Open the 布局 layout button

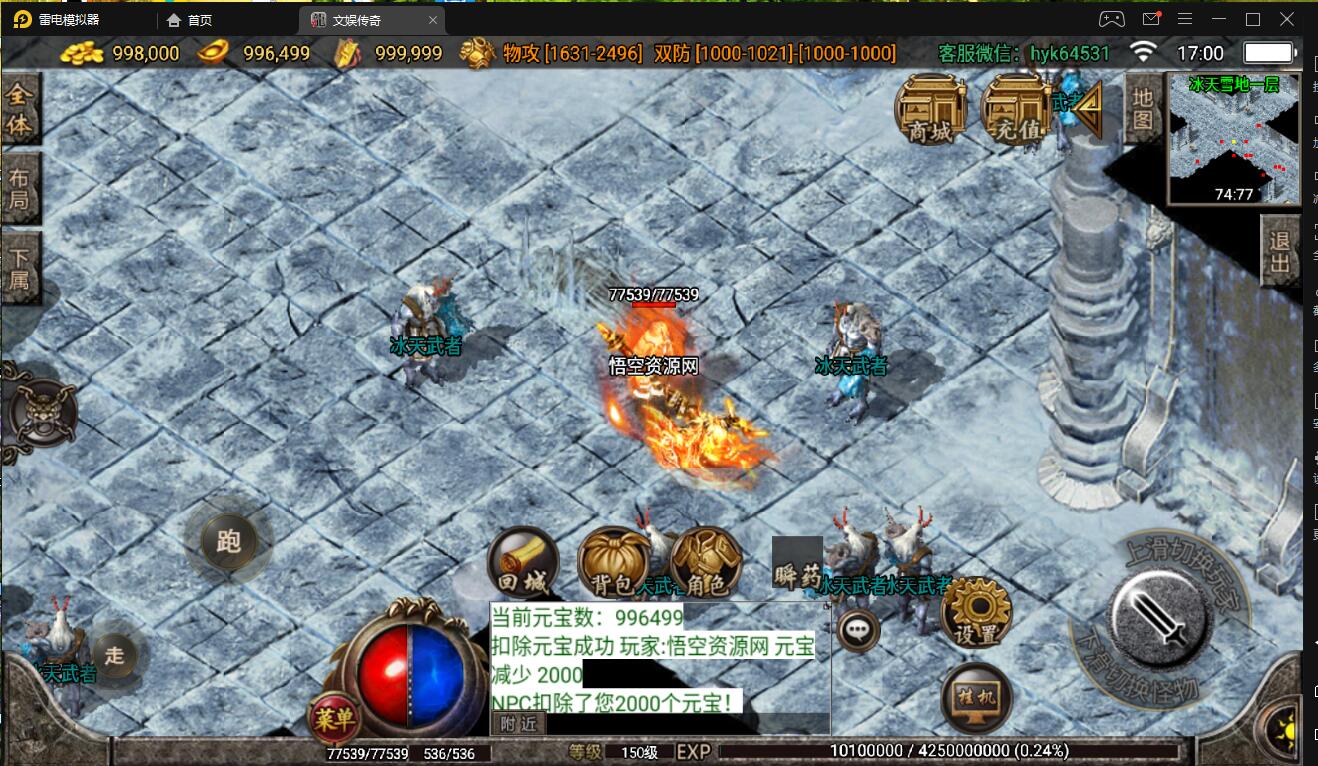[x=19, y=189]
